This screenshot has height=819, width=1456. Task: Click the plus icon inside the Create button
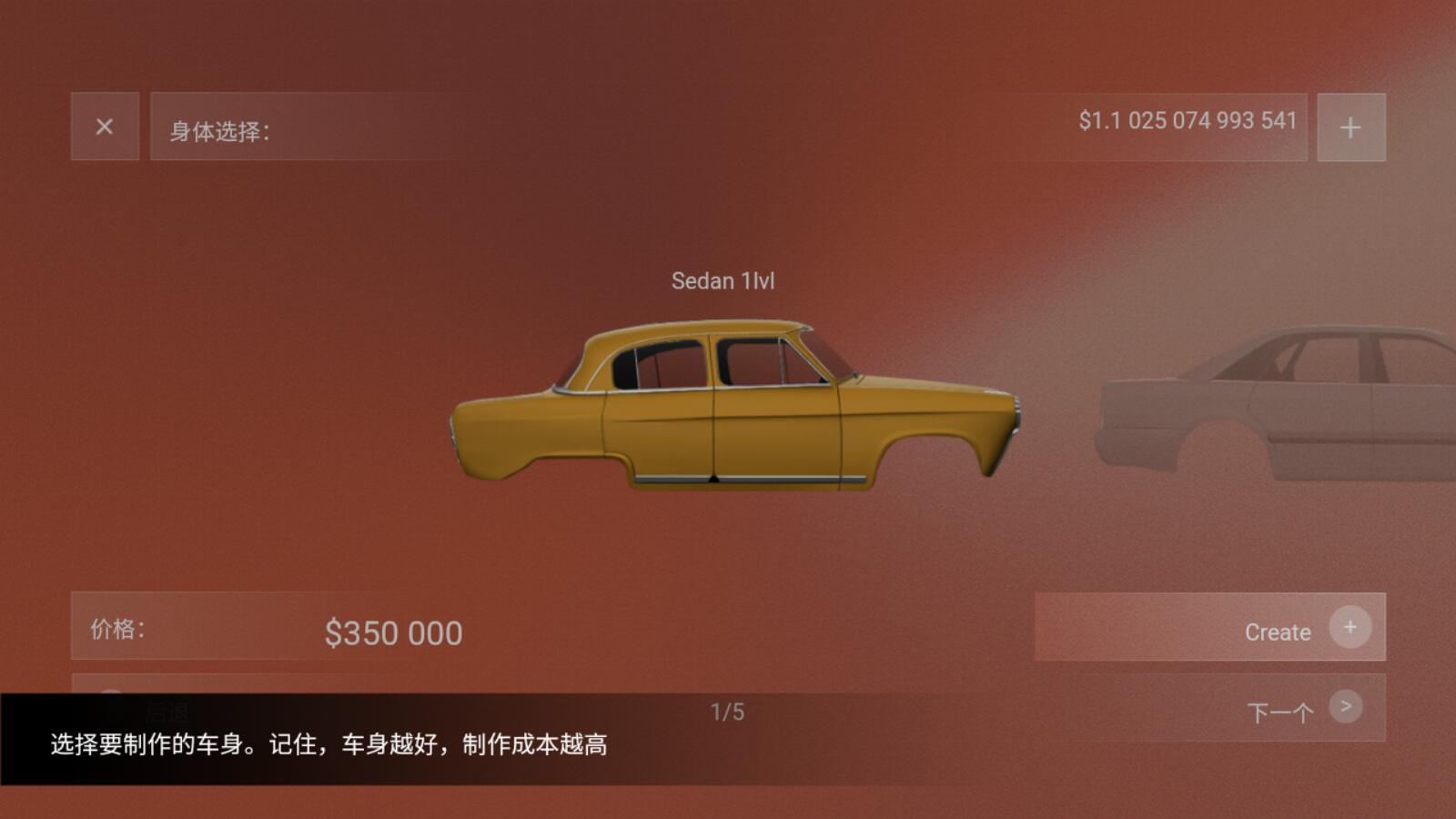(x=1350, y=626)
